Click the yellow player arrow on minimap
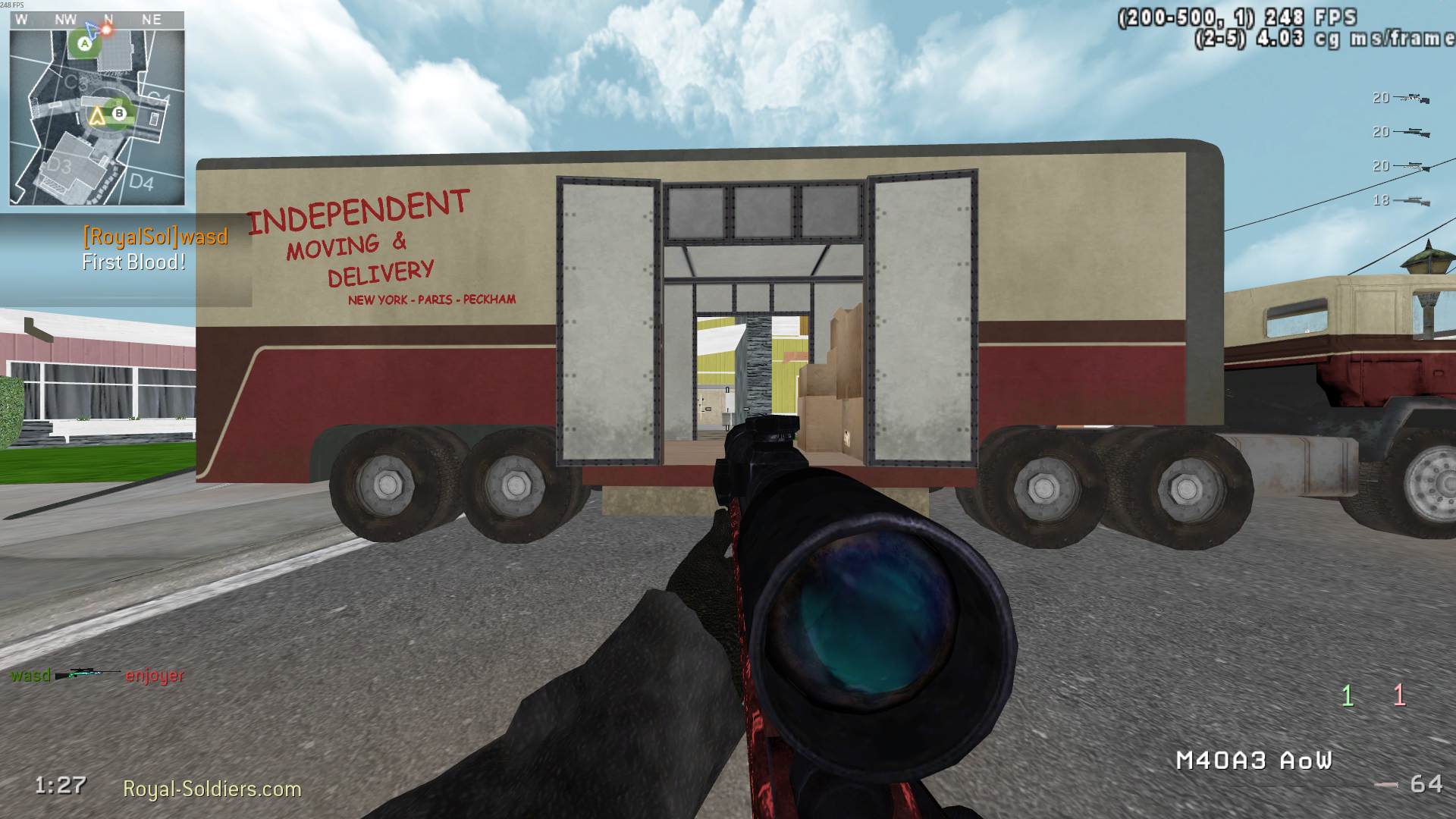 tap(96, 116)
